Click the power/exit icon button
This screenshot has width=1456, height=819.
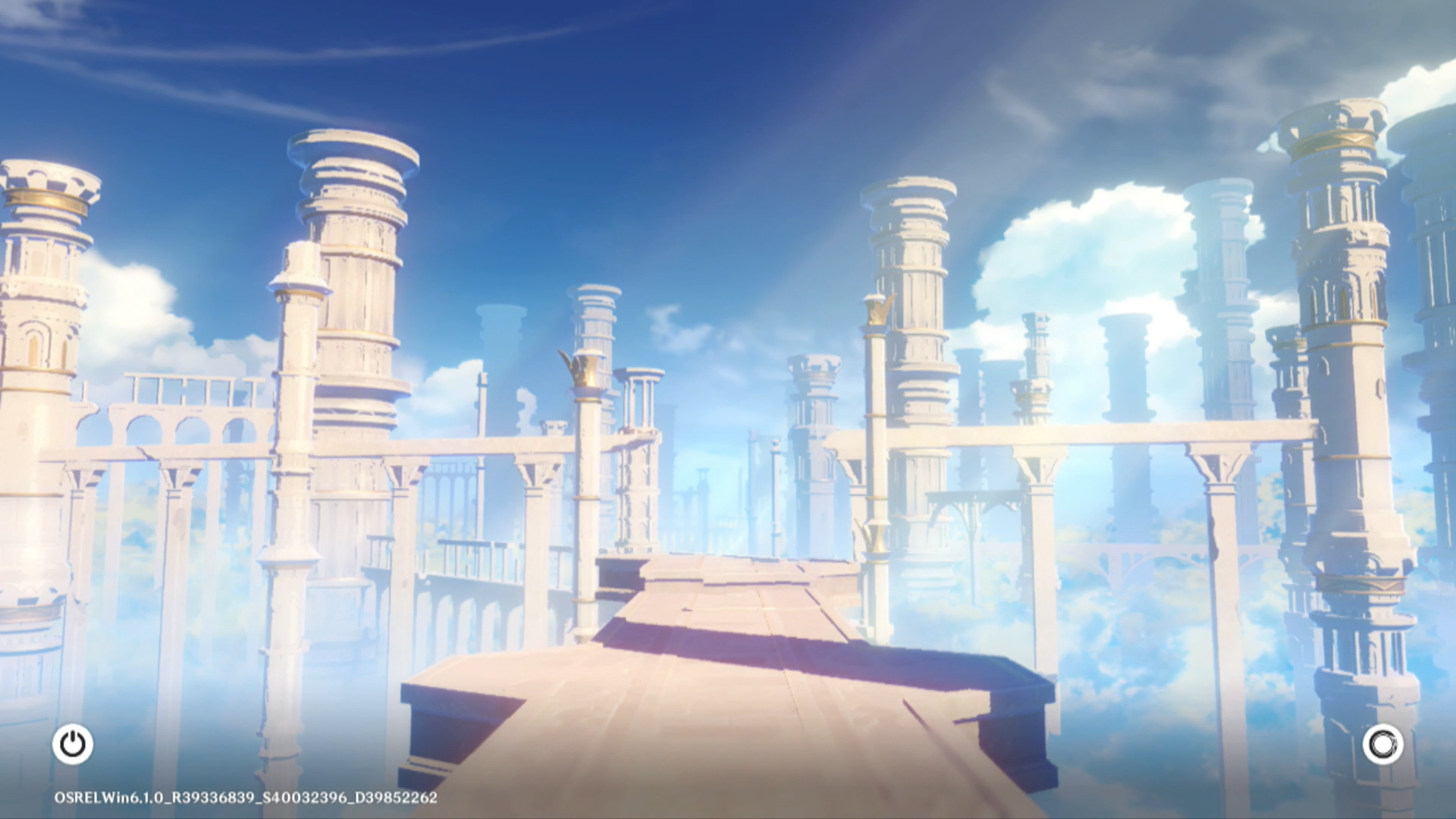tap(73, 744)
